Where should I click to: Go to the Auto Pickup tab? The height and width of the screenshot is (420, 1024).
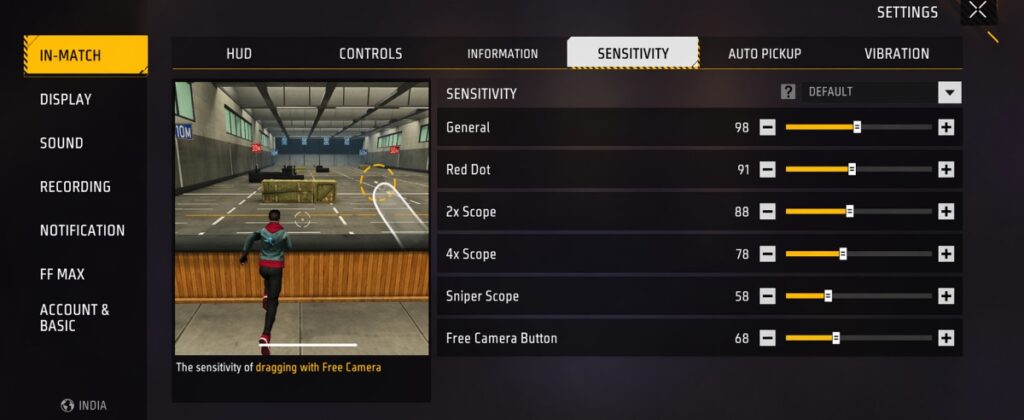tap(764, 54)
